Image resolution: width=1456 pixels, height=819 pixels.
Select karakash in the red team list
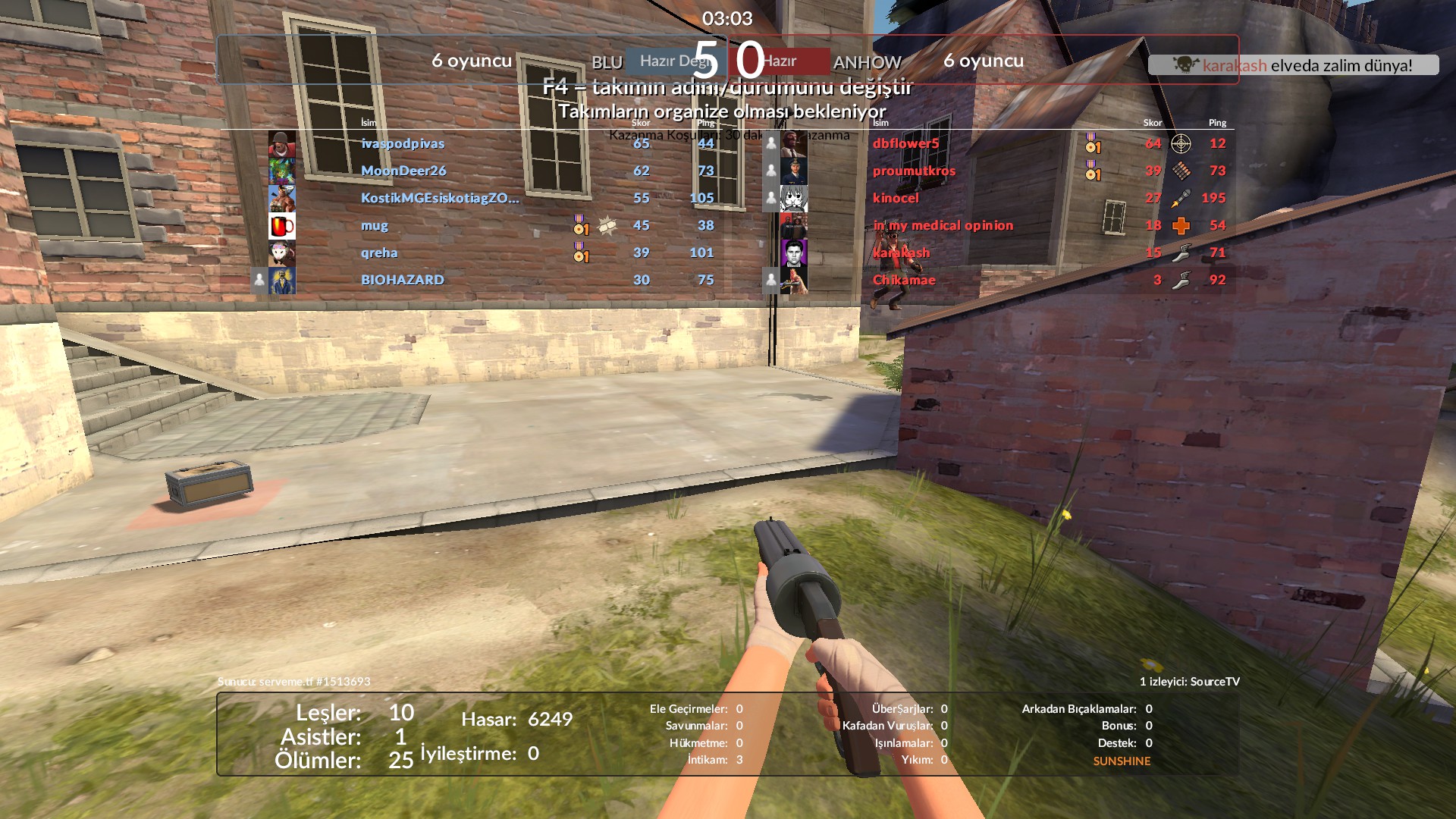click(901, 253)
